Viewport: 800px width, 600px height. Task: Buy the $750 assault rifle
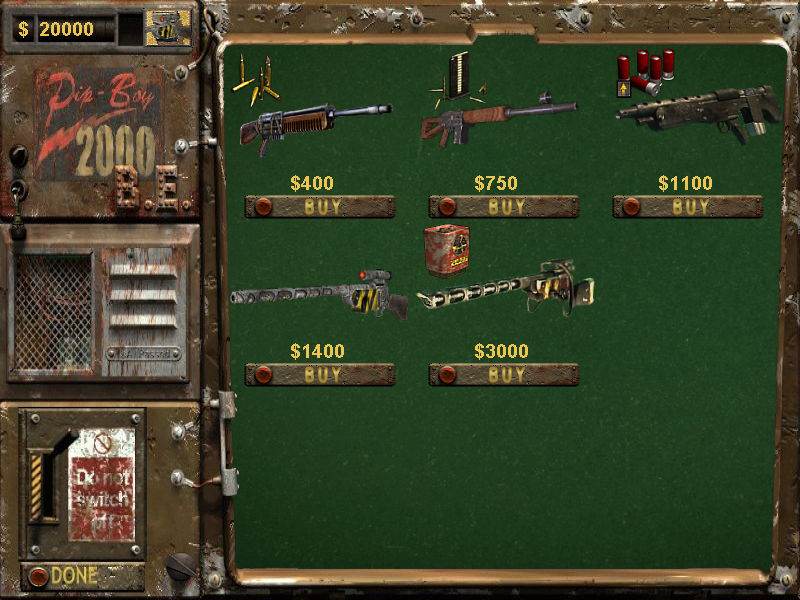click(x=504, y=207)
